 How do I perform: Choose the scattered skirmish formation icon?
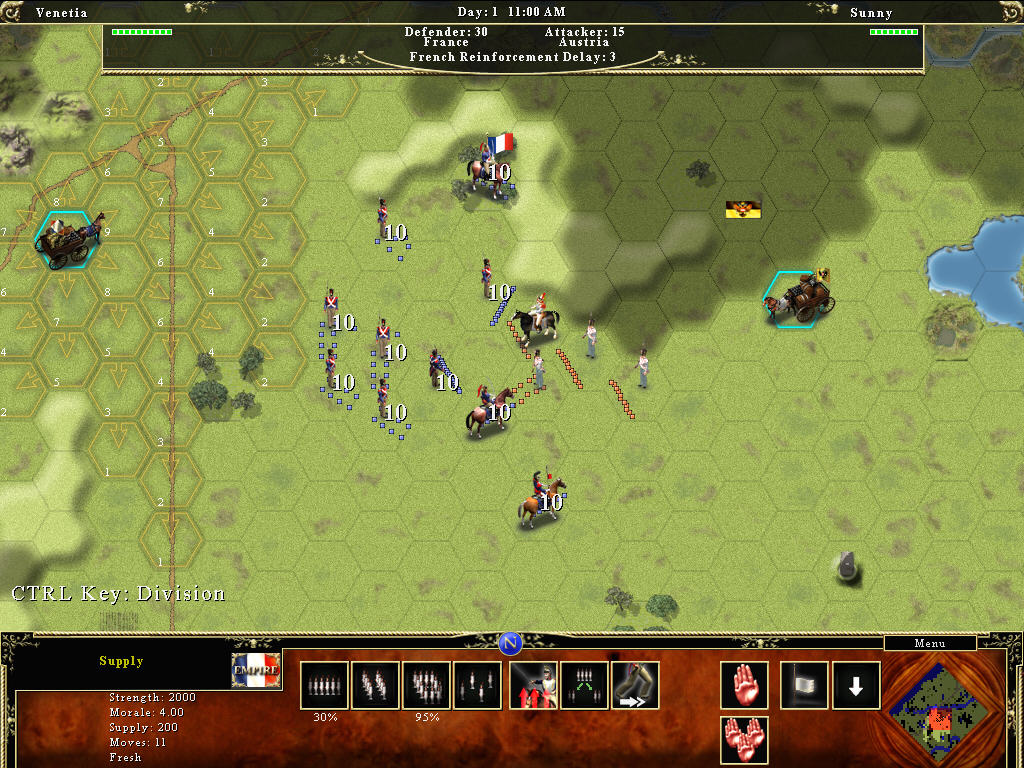click(x=477, y=685)
